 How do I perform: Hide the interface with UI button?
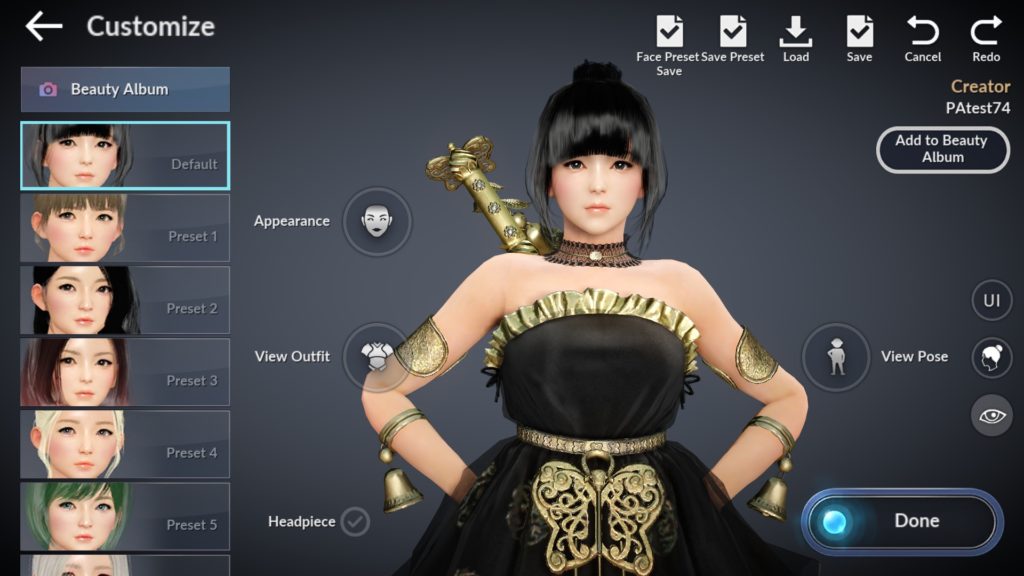click(x=991, y=300)
